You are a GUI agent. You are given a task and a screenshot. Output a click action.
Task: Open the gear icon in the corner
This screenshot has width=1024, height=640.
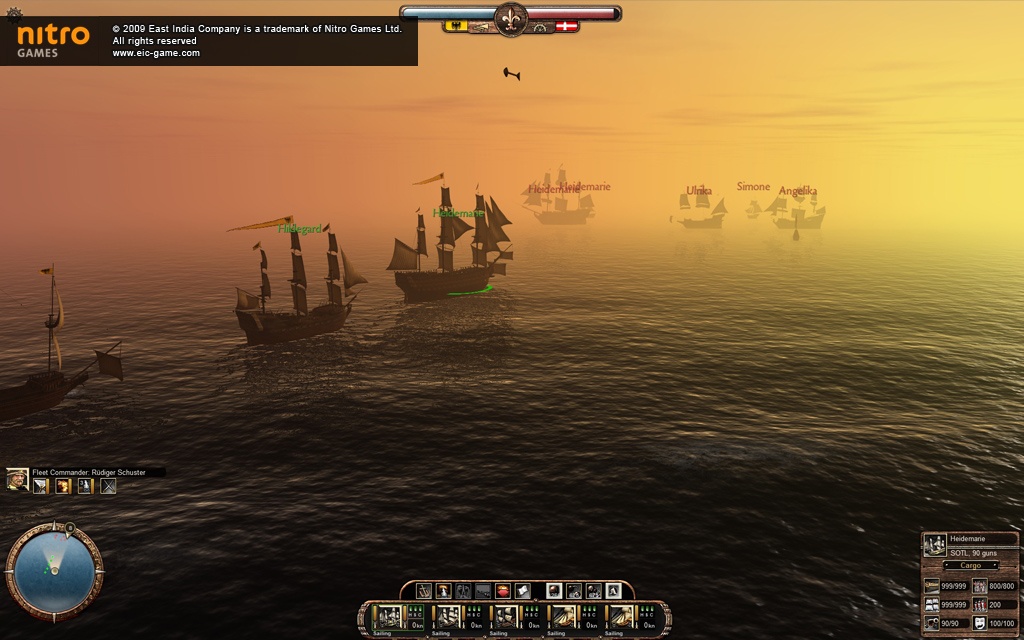click(13, 14)
